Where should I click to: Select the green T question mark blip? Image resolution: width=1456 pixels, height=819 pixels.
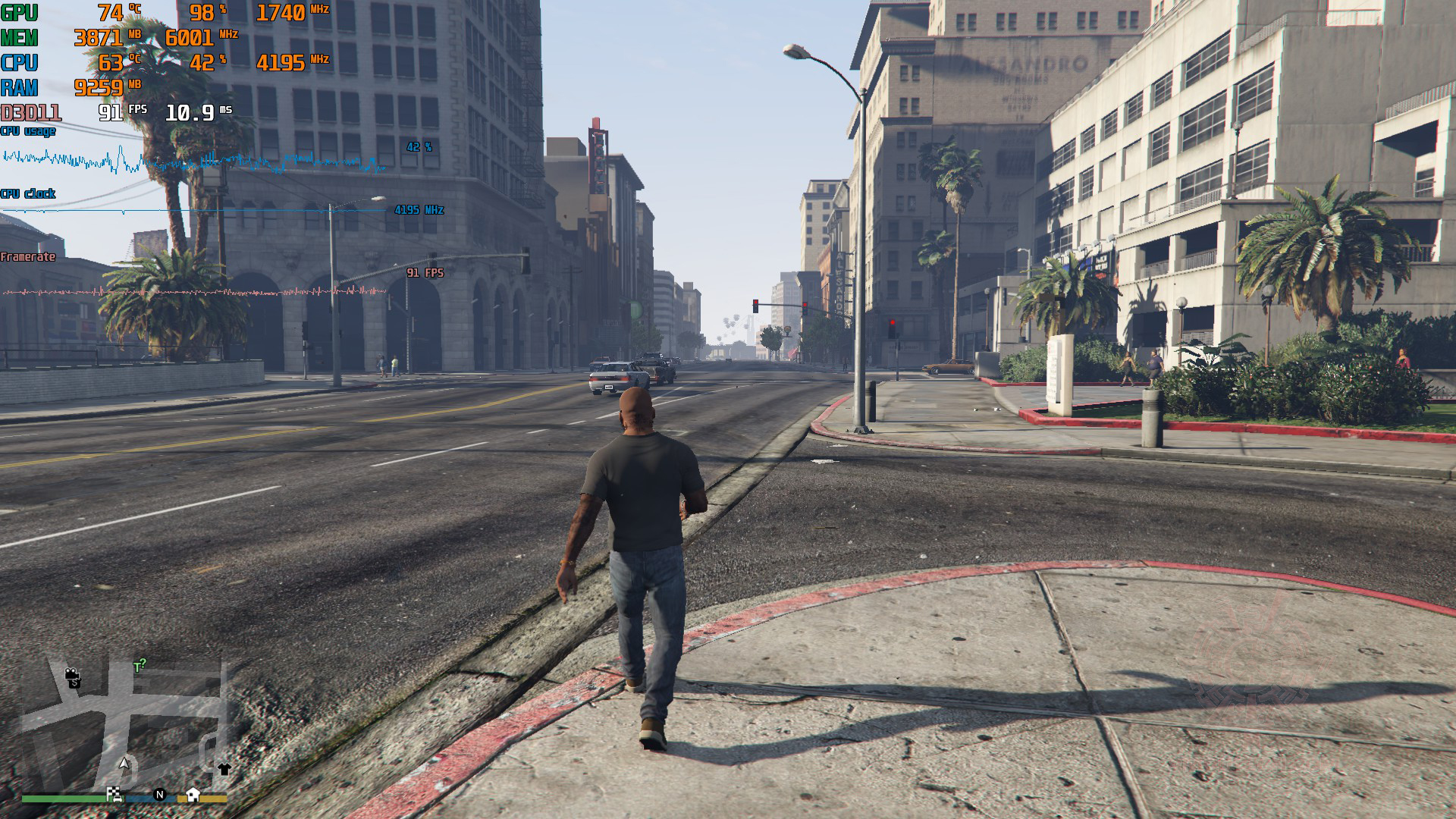pyautogui.click(x=140, y=666)
